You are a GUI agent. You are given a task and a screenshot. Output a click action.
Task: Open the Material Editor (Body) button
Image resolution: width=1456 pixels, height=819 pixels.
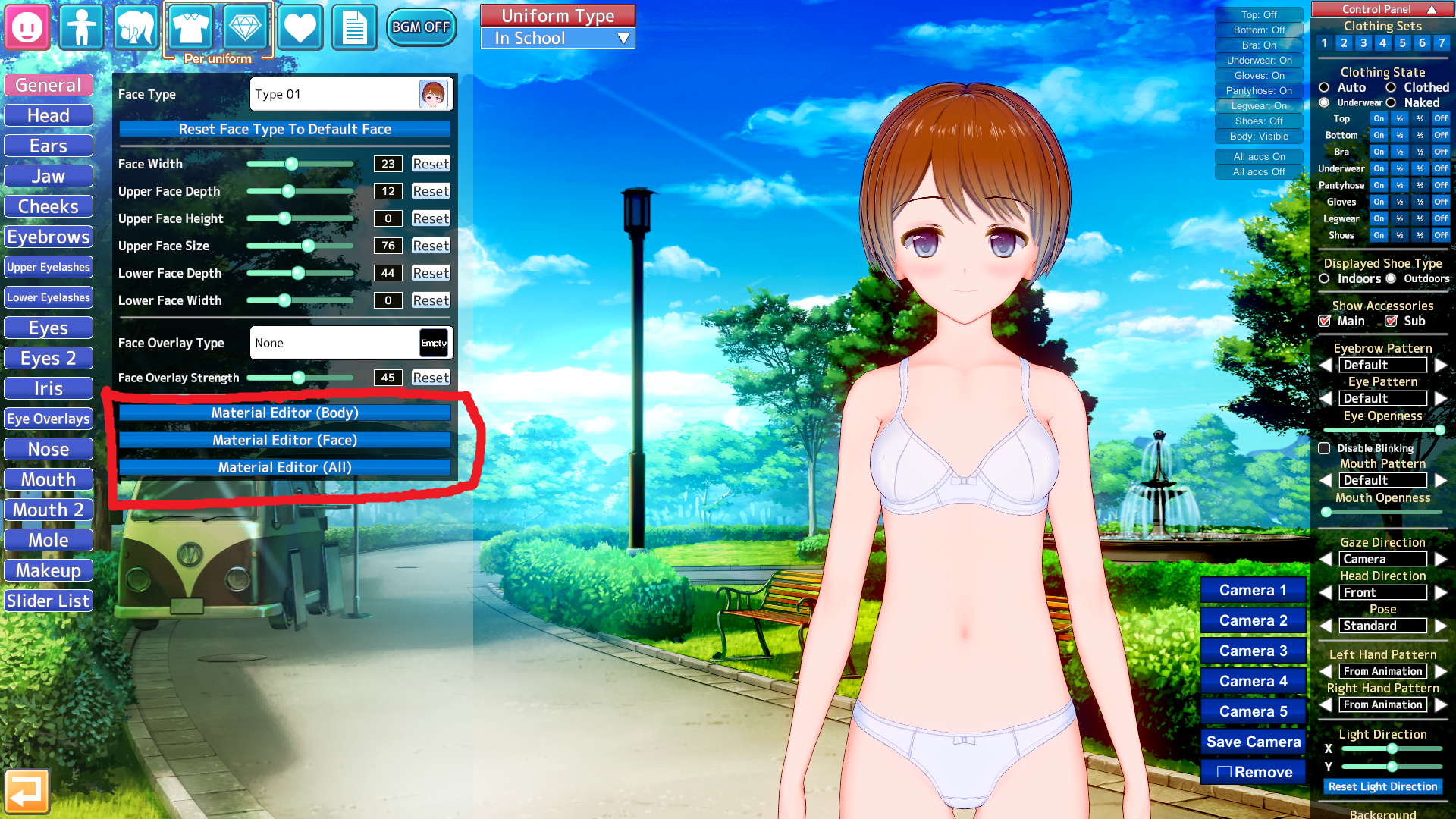(x=284, y=413)
